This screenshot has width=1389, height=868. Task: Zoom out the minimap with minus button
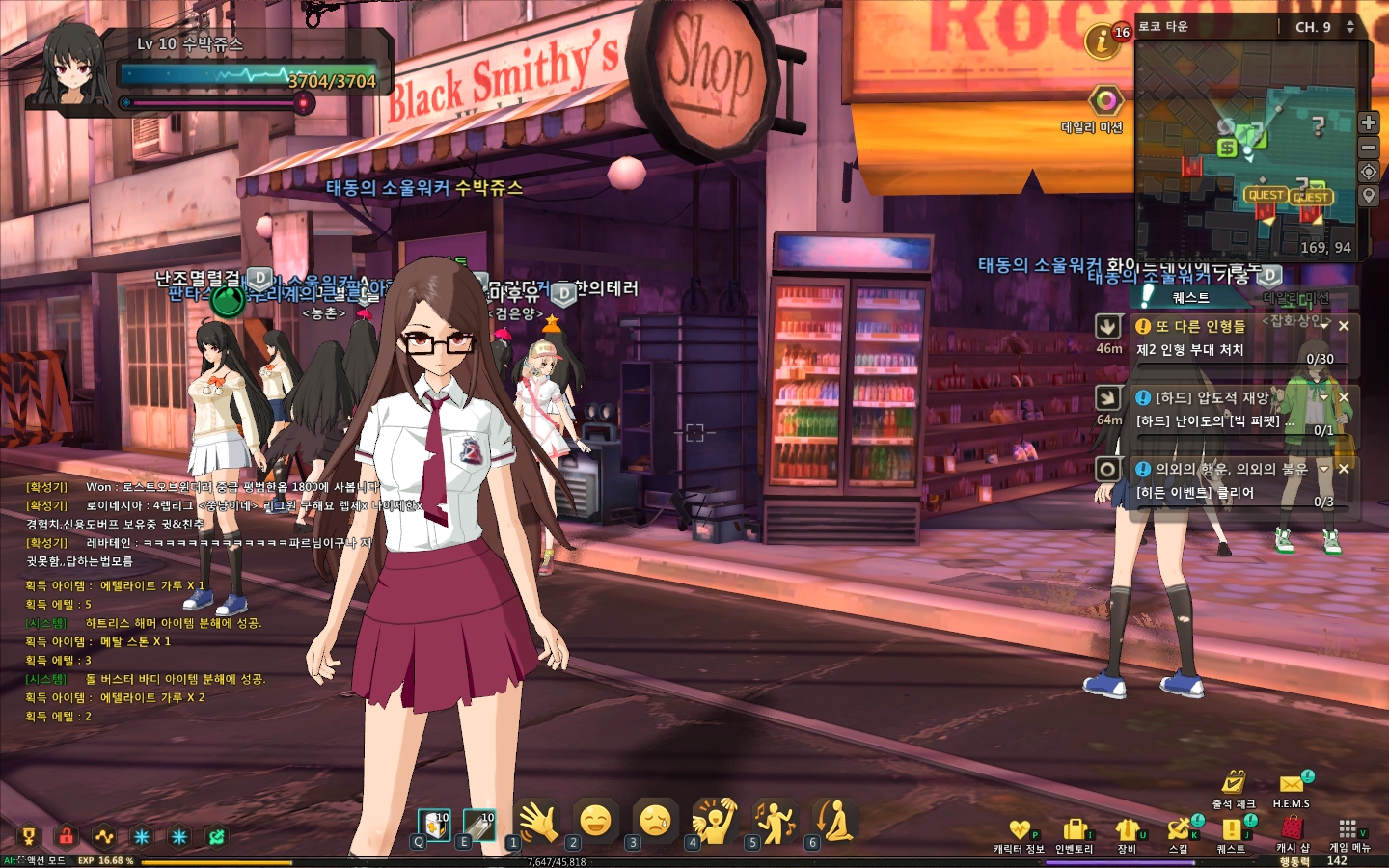(1369, 148)
